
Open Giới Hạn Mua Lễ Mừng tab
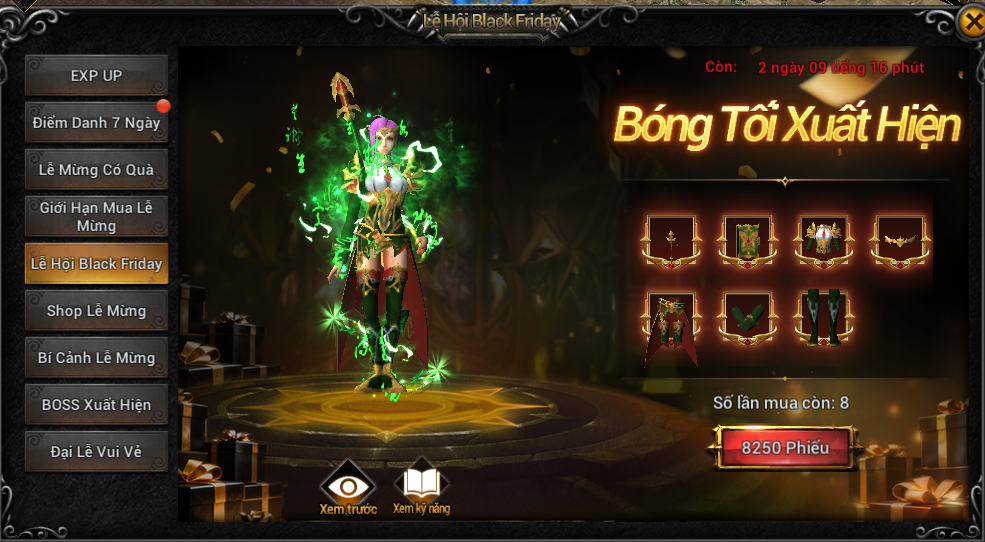pos(96,217)
